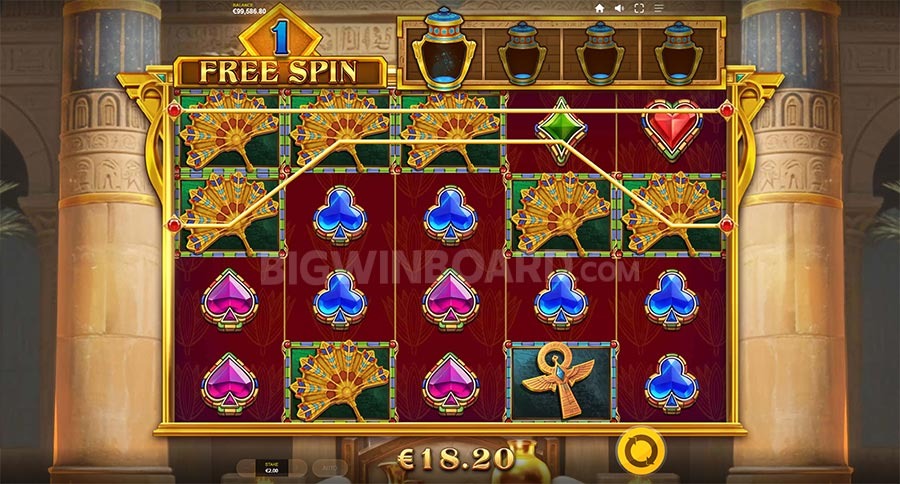Open the hamburger menu
The width and height of the screenshot is (900, 484).
click(659, 8)
